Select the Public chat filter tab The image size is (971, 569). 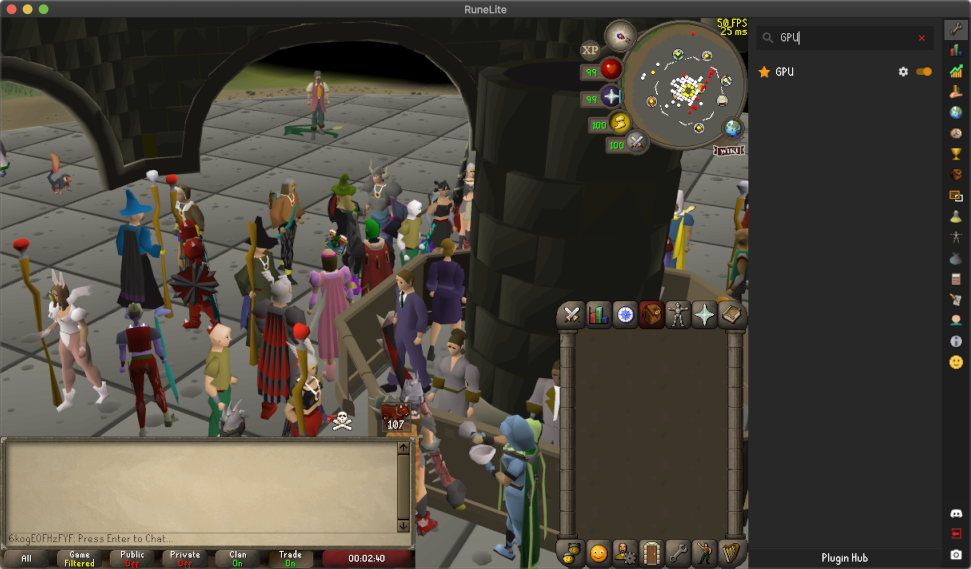point(132,558)
